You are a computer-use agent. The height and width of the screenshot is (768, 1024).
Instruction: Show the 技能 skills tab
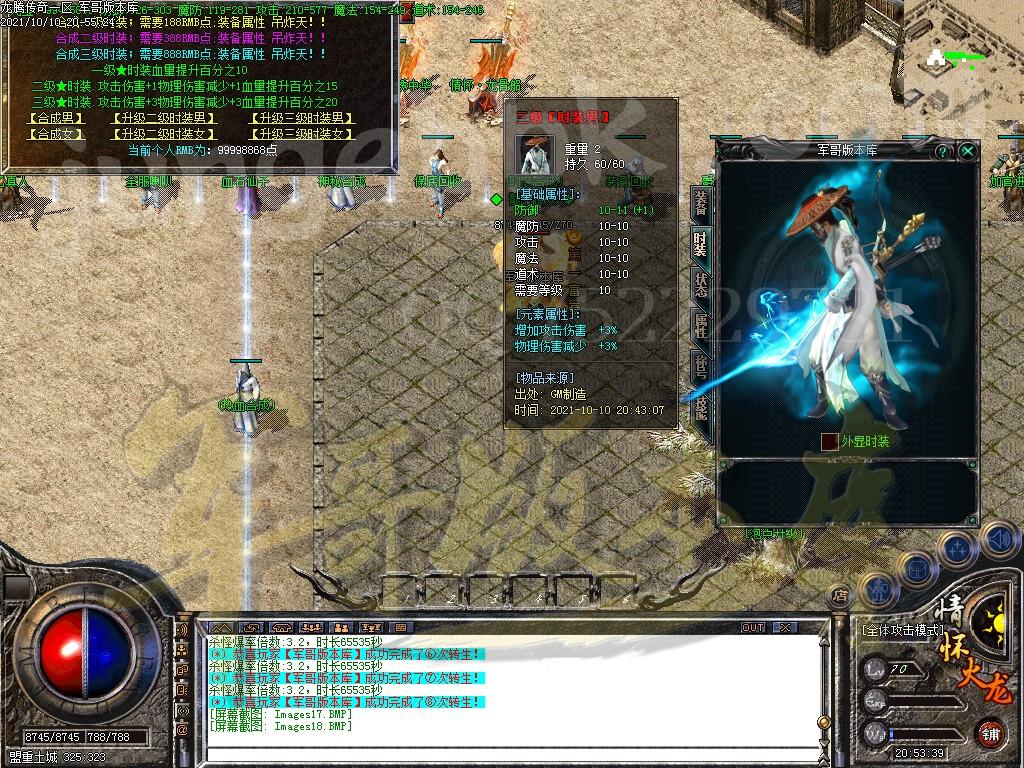pyautogui.click(x=701, y=408)
